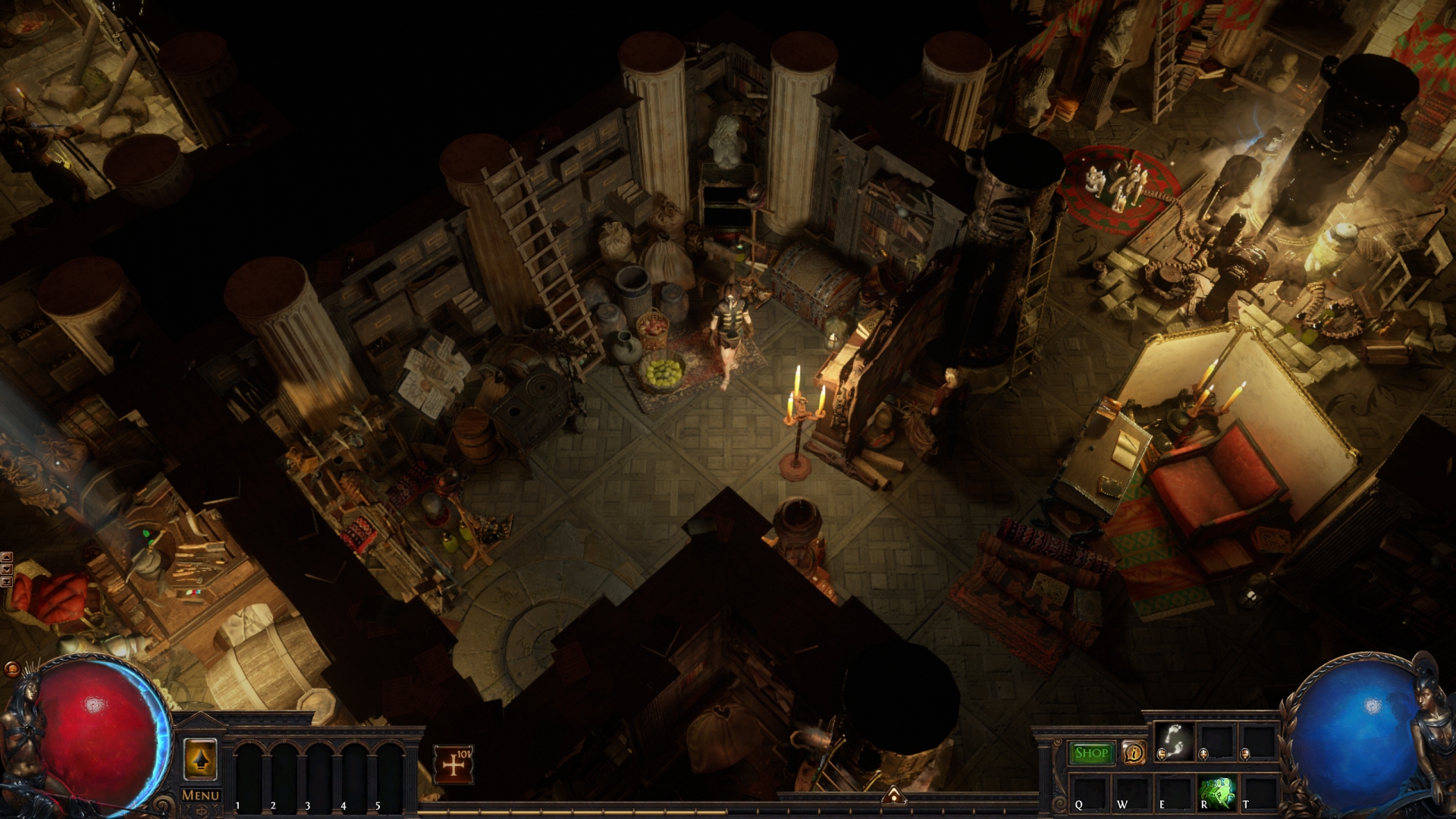Click the golden level-up arrow icon
The width and height of the screenshot is (1456, 819).
[x=200, y=759]
